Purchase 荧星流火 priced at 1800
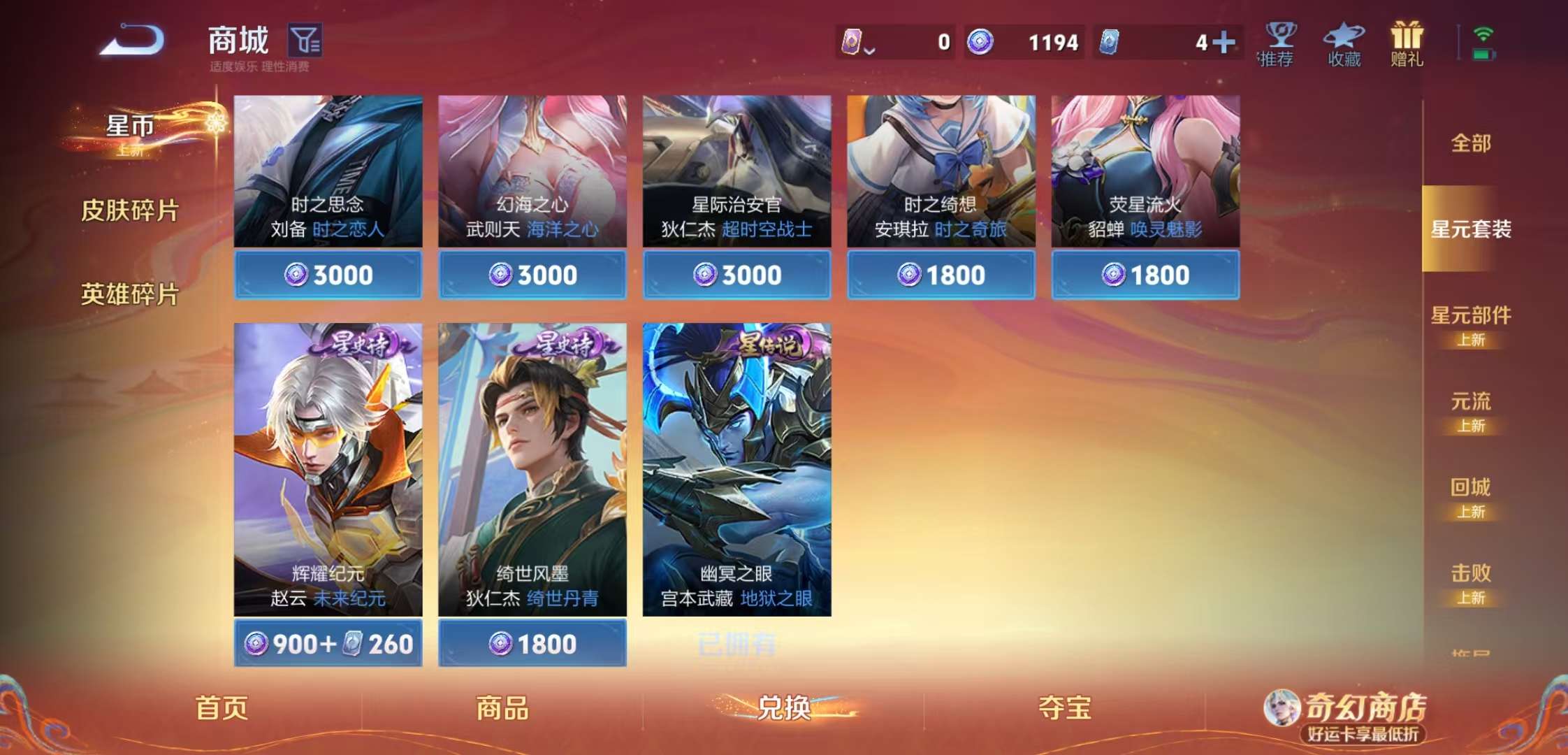 point(1144,275)
